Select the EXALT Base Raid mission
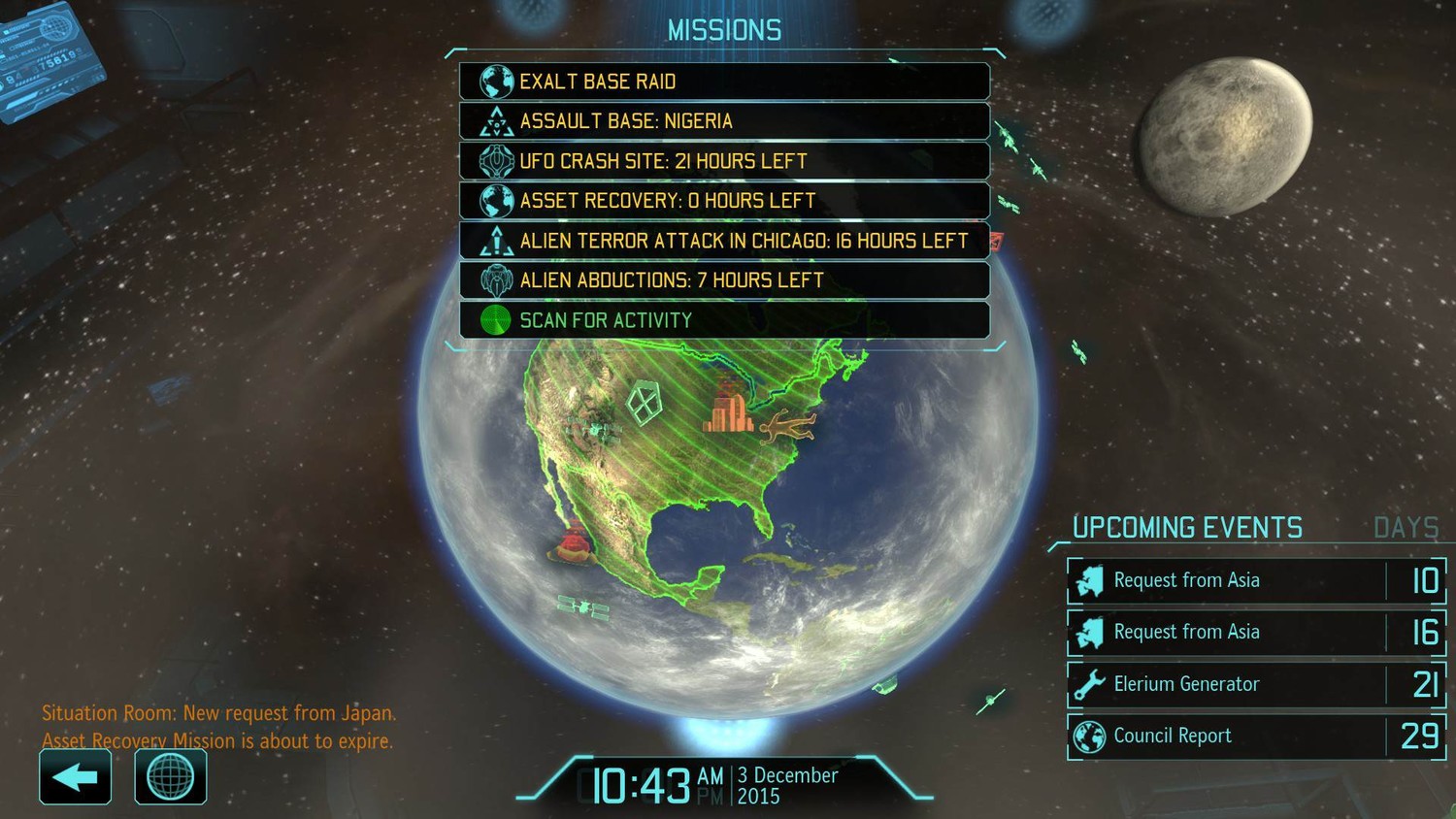This screenshot has height=819, width=1456. click(724, 82)
